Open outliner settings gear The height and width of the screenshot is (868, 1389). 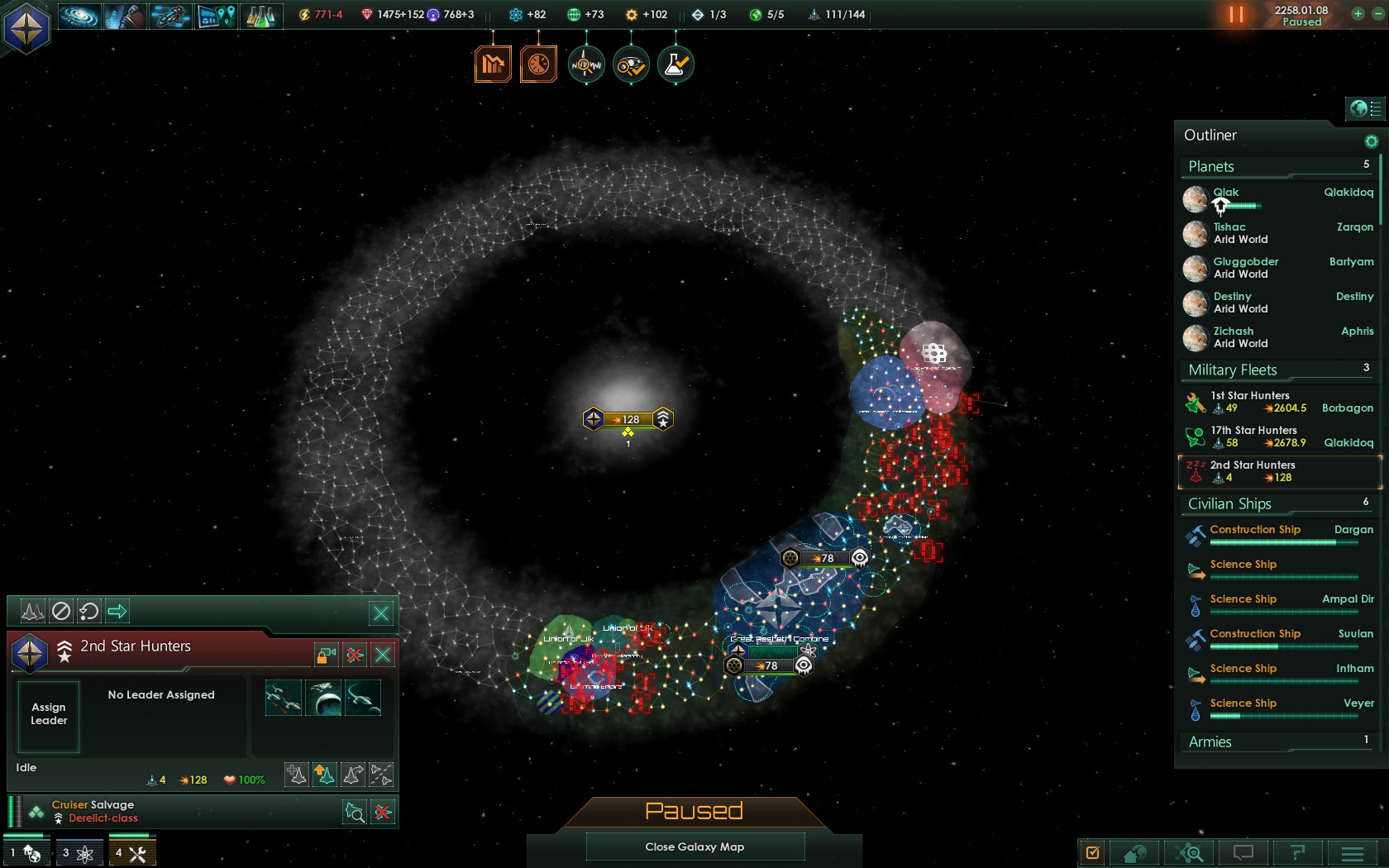[x=1371, y=141]
